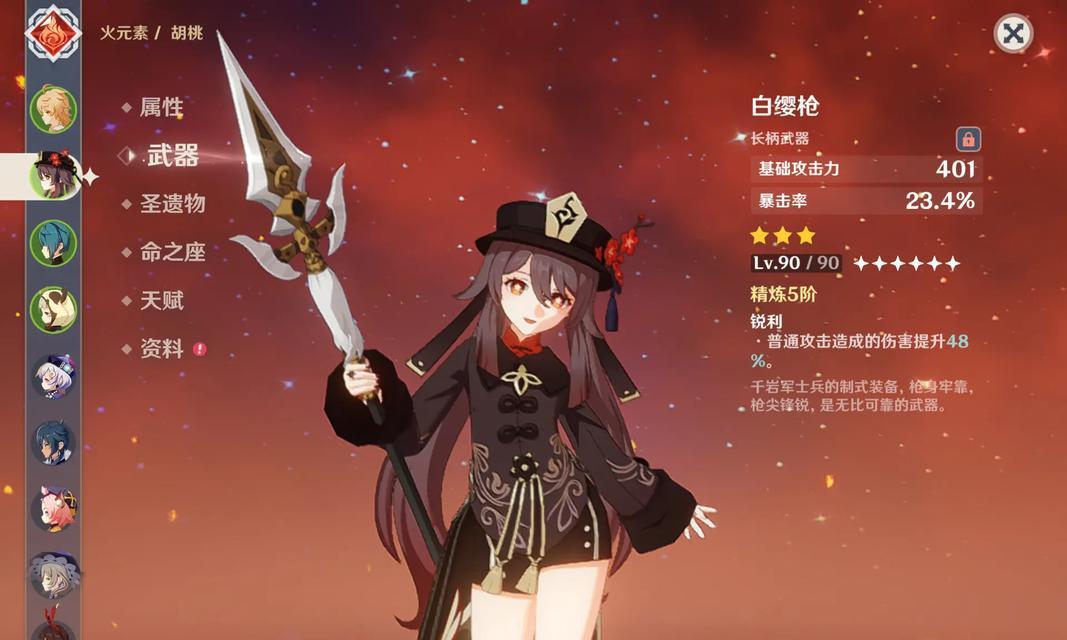Viewport: 1067px width, 640px height.
Task: Switch to the lavender-haired character with hat
Action: click(53, 376)
